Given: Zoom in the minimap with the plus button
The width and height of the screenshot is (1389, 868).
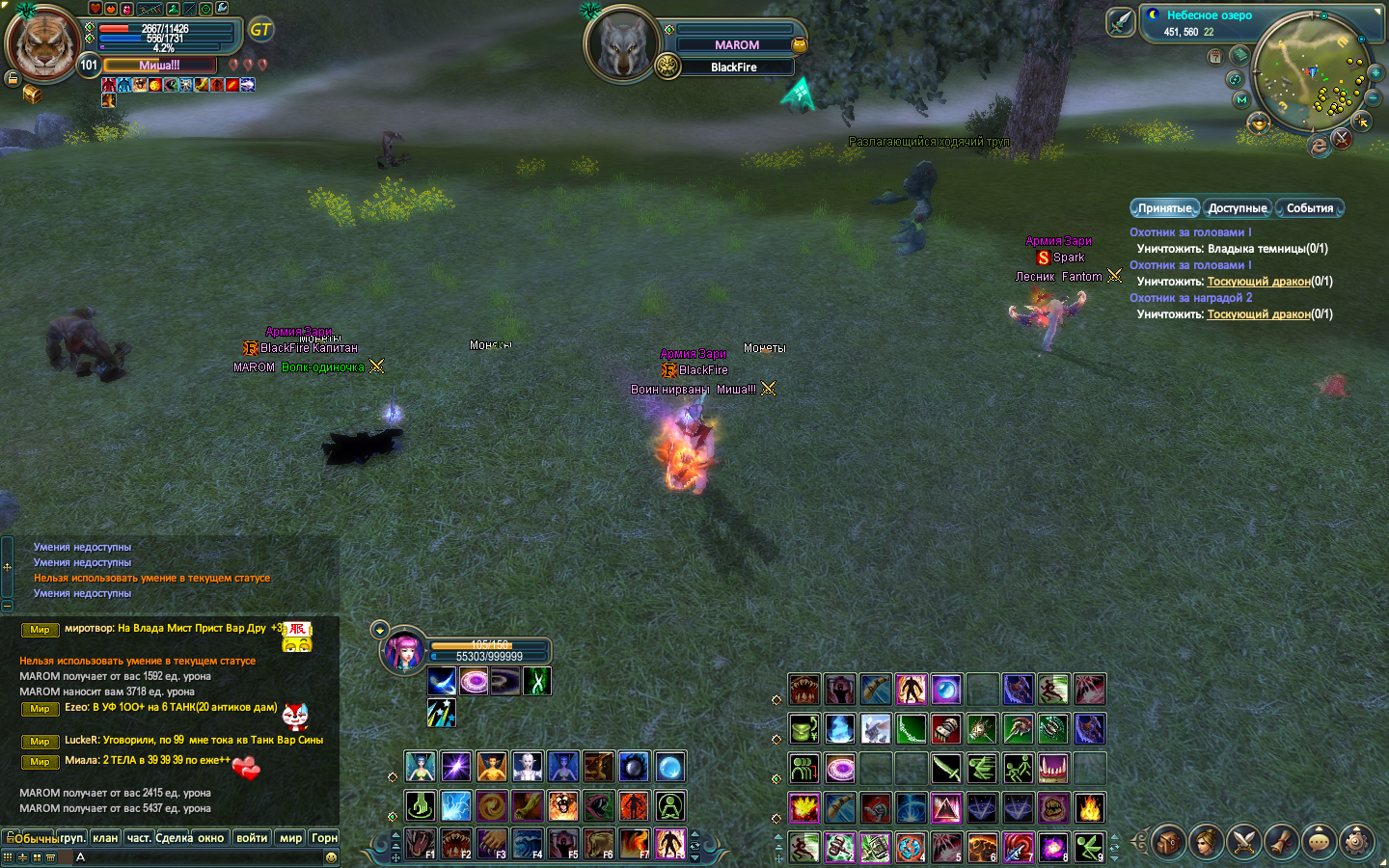Looking at the screenshot, I should pyautogui.click(x=1375, y=73).
